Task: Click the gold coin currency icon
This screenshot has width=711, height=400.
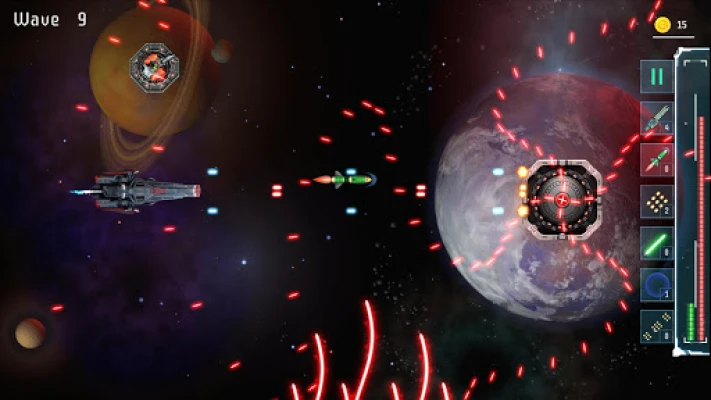Action: tap(662, 25)
